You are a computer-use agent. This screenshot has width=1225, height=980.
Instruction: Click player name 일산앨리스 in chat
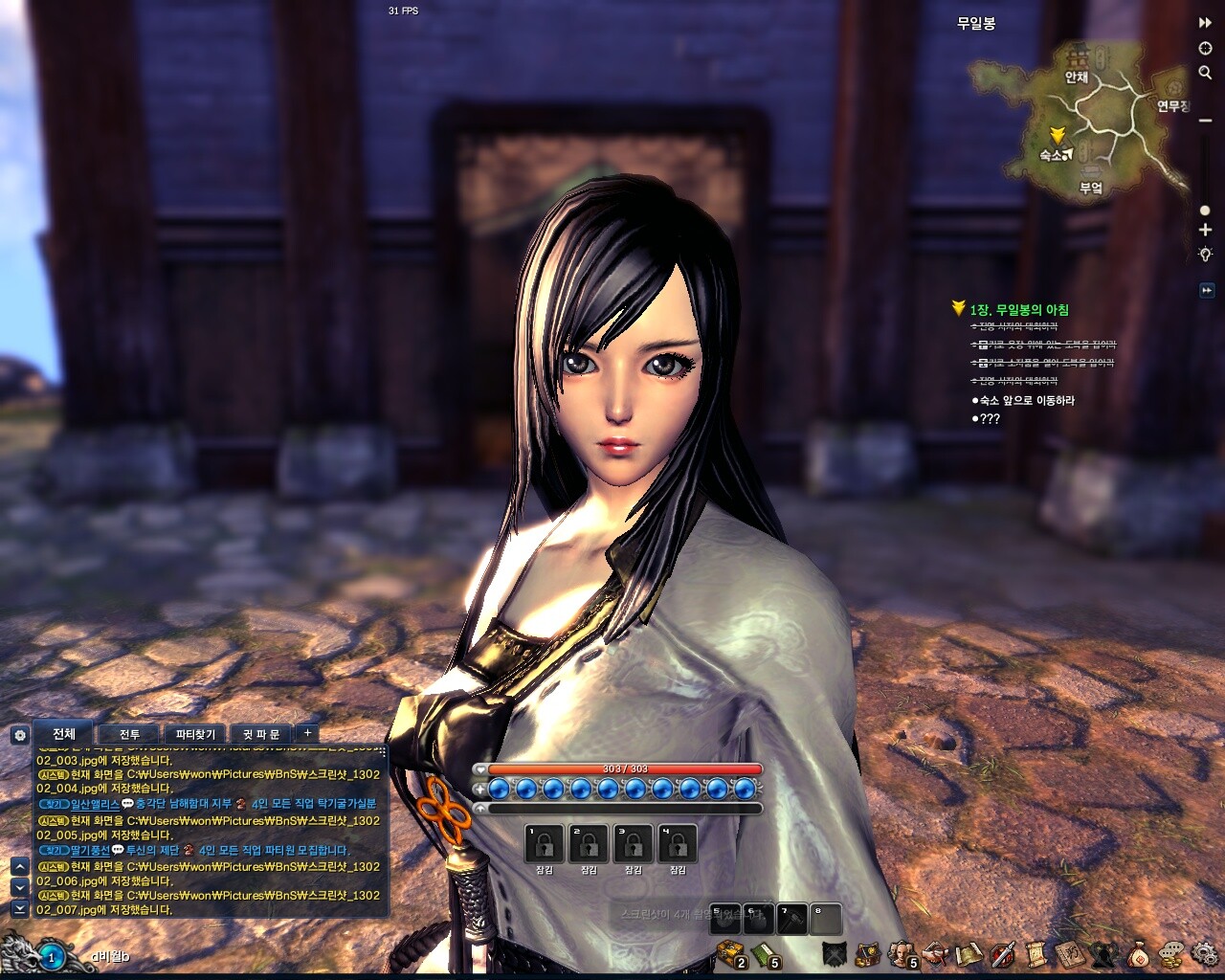[x=95, y=805]
